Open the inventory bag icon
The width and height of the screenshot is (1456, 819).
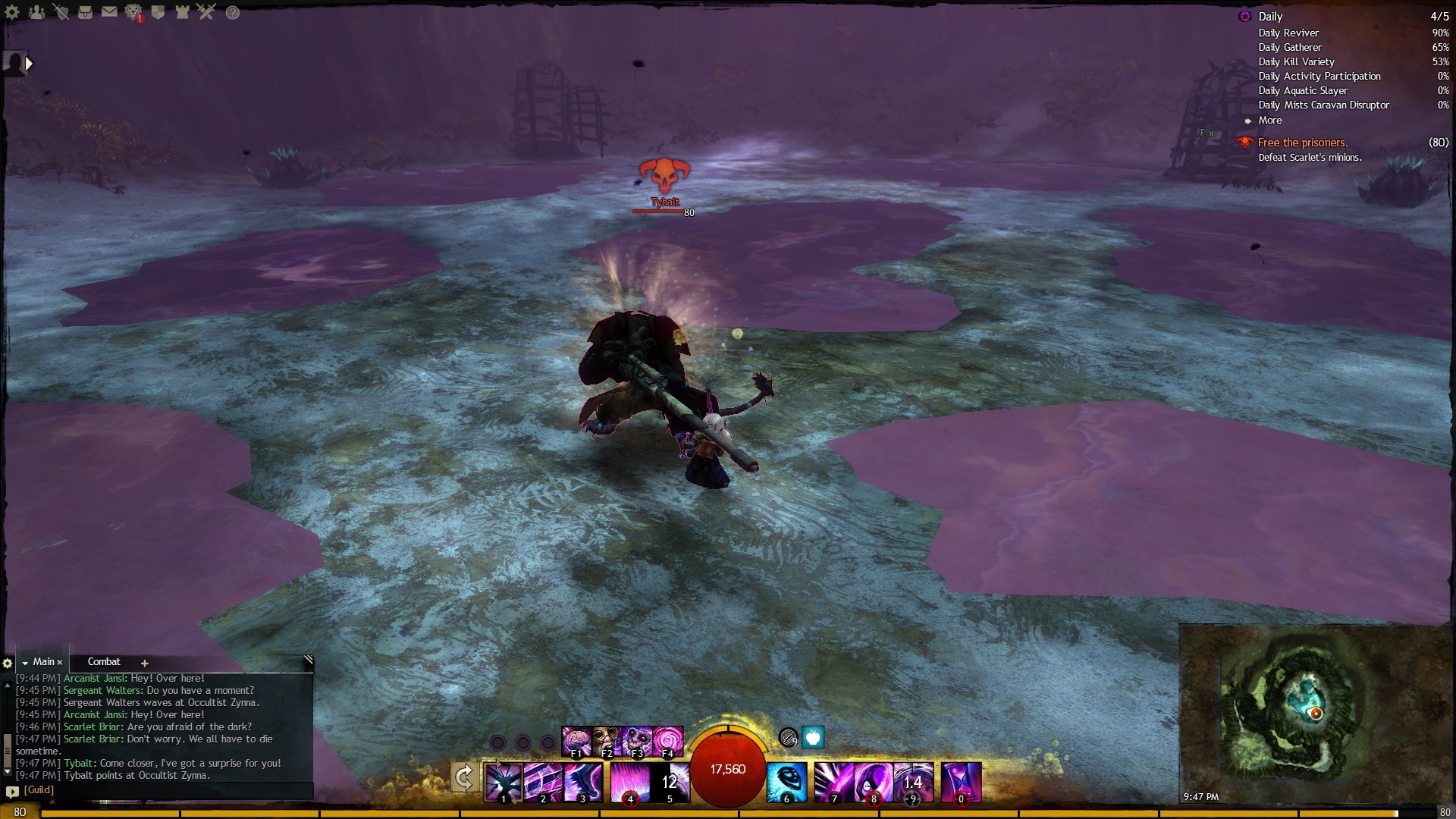click(85, 12)
